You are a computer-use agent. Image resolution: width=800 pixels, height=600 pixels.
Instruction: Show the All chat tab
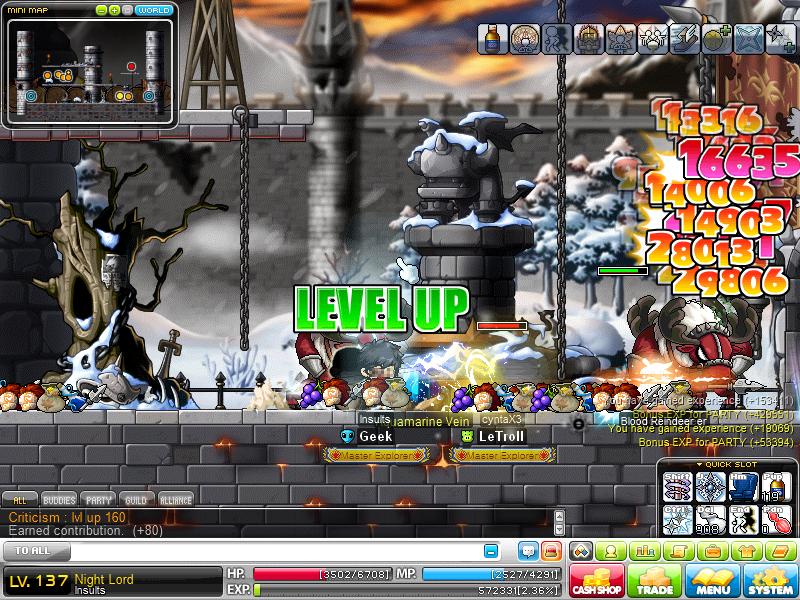(x=19, y=499)
